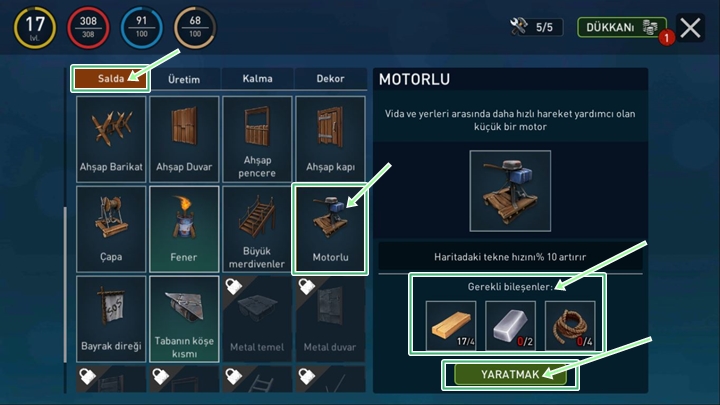Switch to the Salda tab
The height and width of the screenshot is (405, 720).
click(110, 79)
